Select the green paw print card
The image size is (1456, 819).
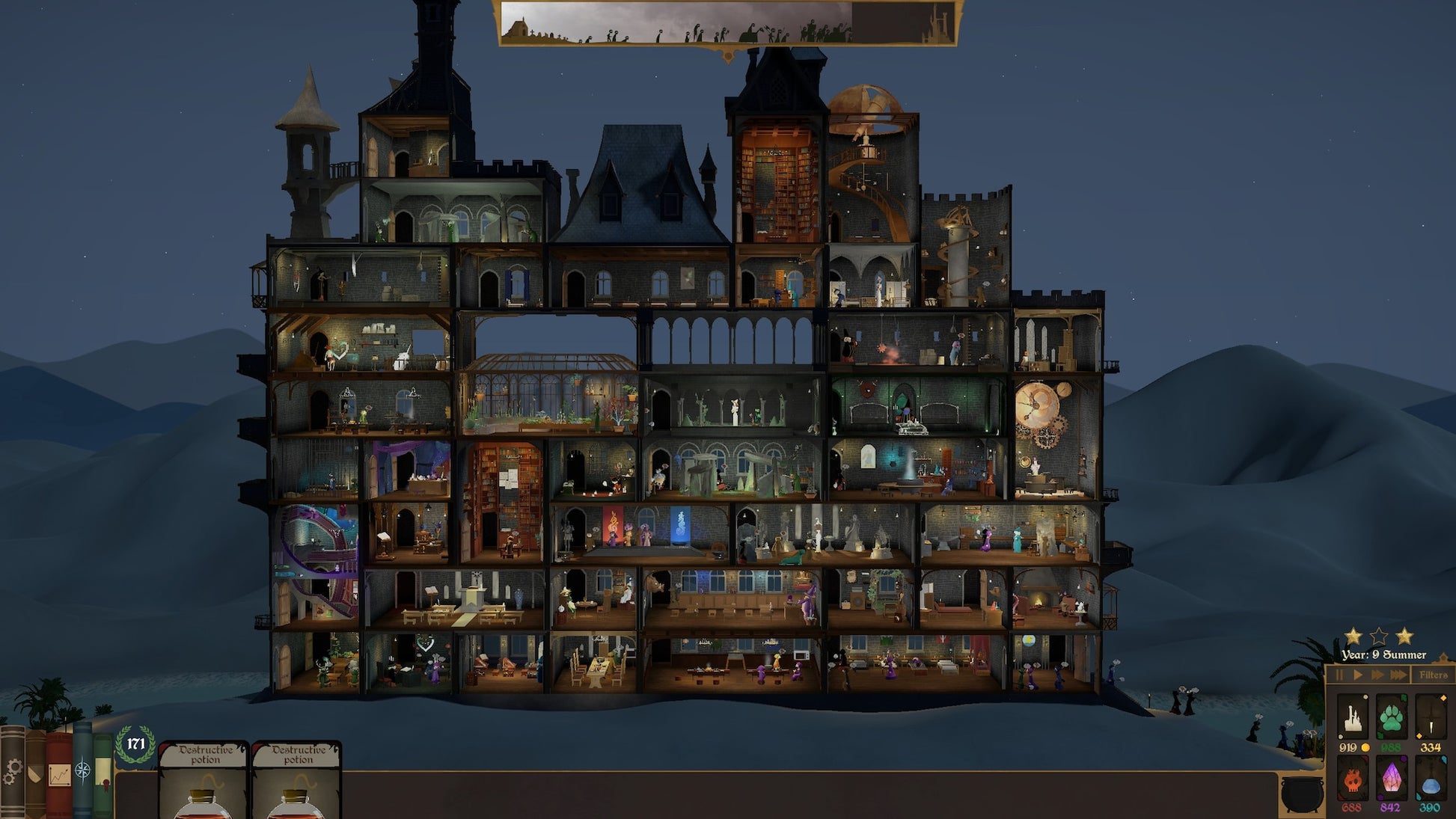pos(1391,717)
